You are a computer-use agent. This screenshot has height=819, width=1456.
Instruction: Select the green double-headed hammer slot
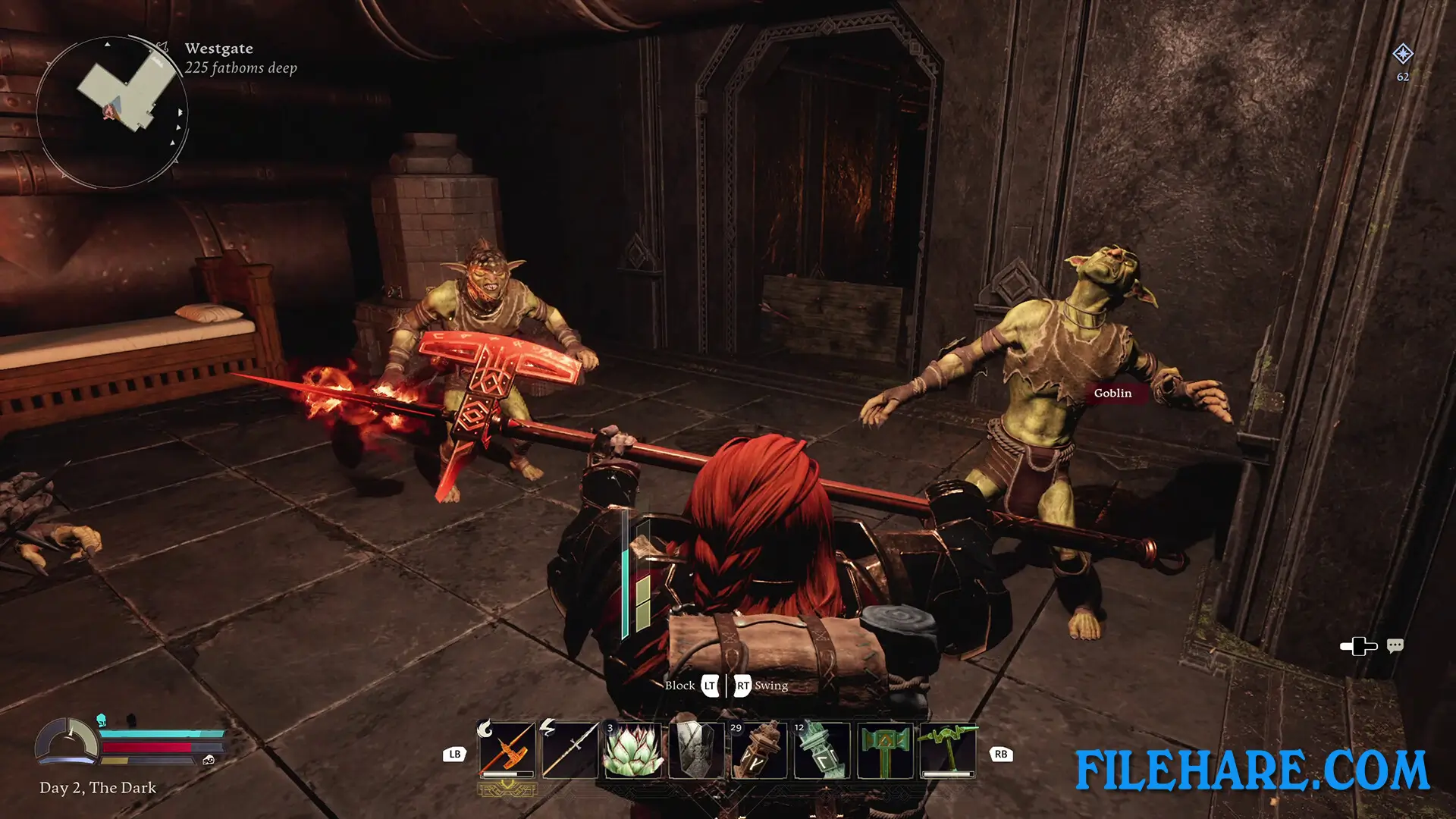tap(885, 750)
